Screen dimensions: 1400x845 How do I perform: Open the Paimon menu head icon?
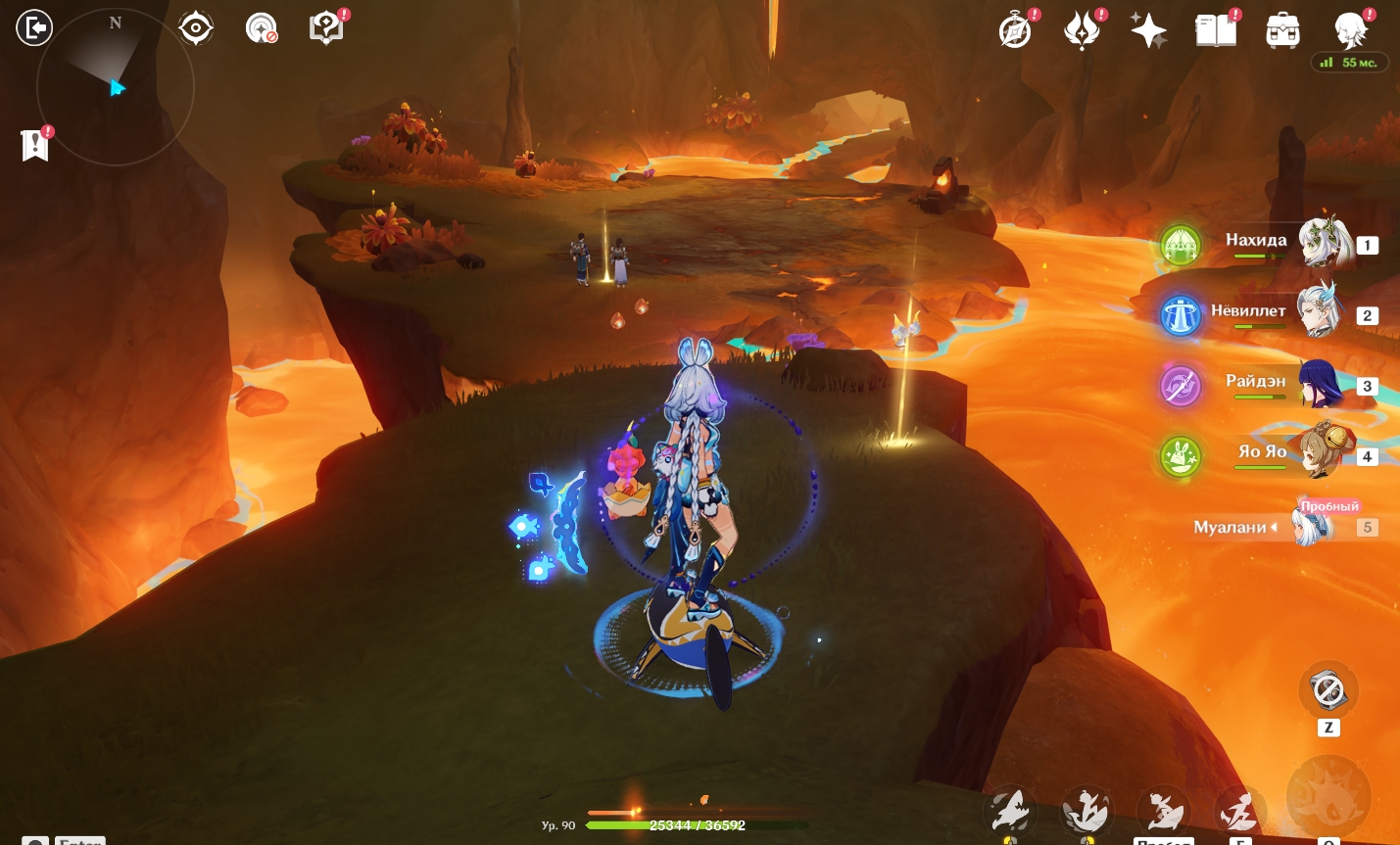coord(1350,30)
